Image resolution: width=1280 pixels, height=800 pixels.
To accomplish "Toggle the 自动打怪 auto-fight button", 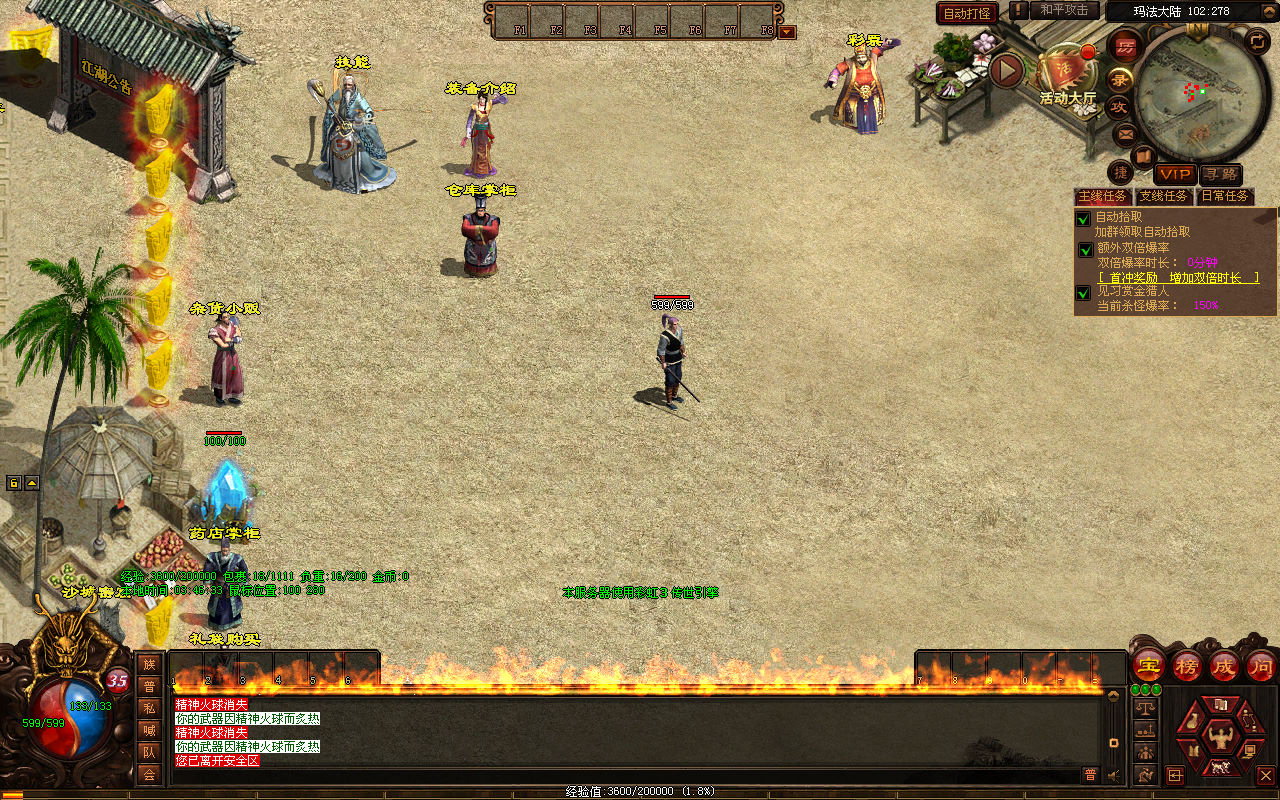I will (x=967, y=13).
